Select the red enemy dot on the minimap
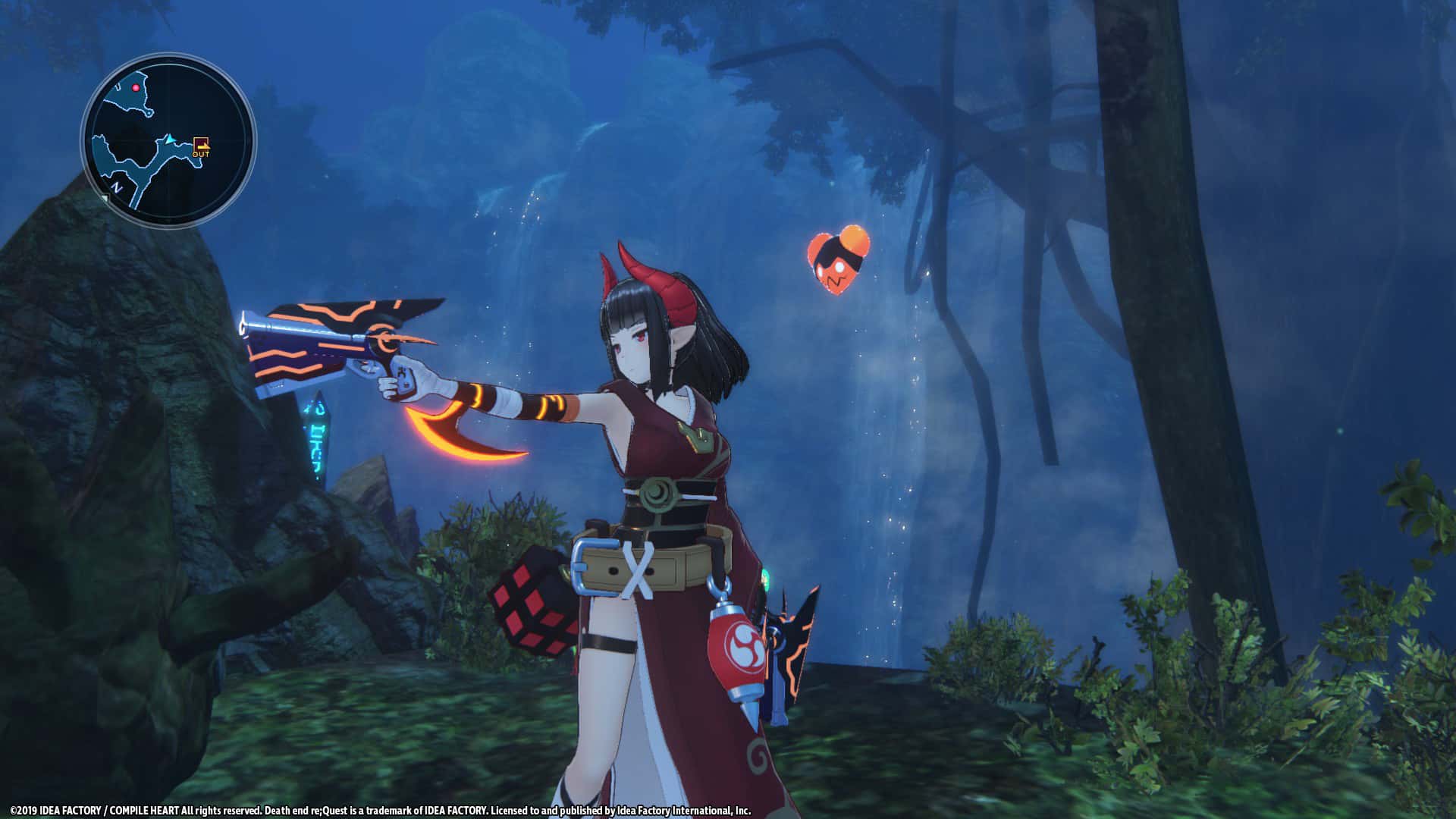The width and height of the screenshot is (1456, 819). tap(136, 88)
